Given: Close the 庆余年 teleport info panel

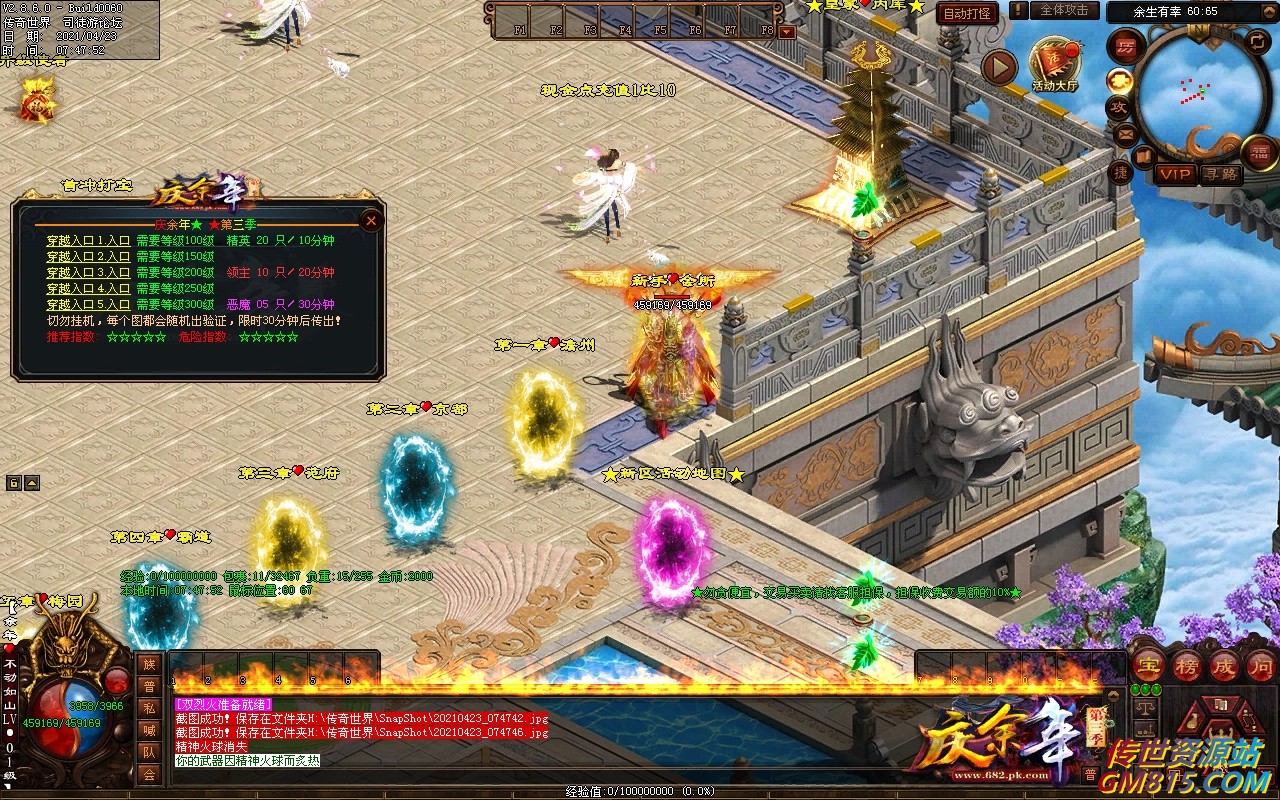Looking at the screenshot, I should (x=371, y=220).
